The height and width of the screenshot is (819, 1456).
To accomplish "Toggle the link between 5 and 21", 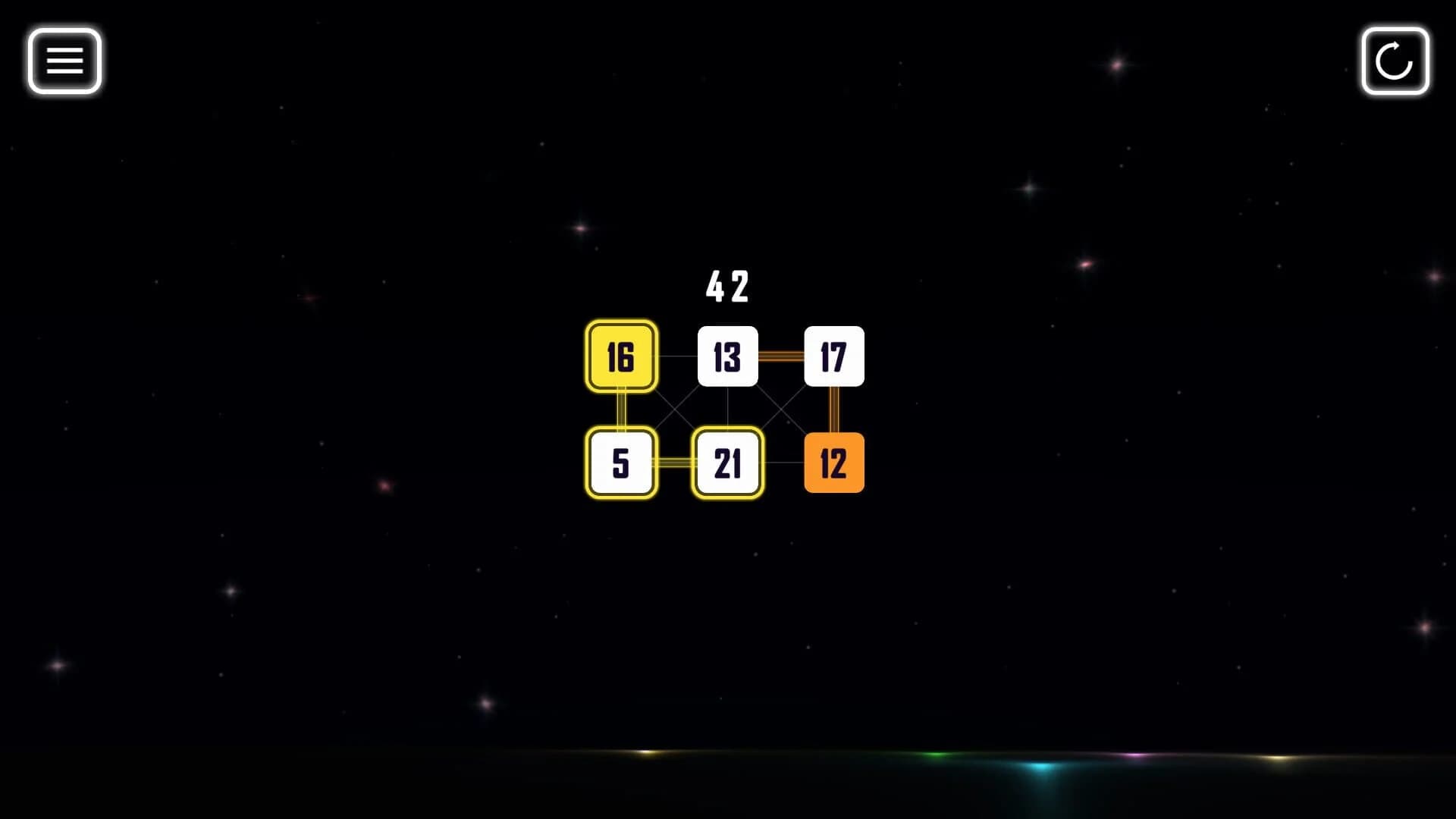I will click(673, 464).
